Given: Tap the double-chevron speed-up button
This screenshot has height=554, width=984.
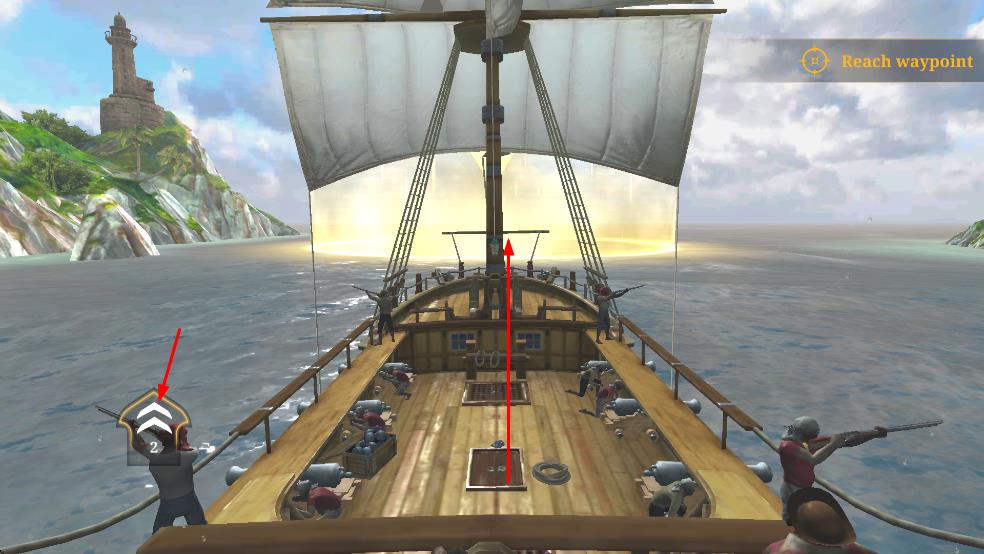Looking at the screenshot, I should (x=152, y=418).
